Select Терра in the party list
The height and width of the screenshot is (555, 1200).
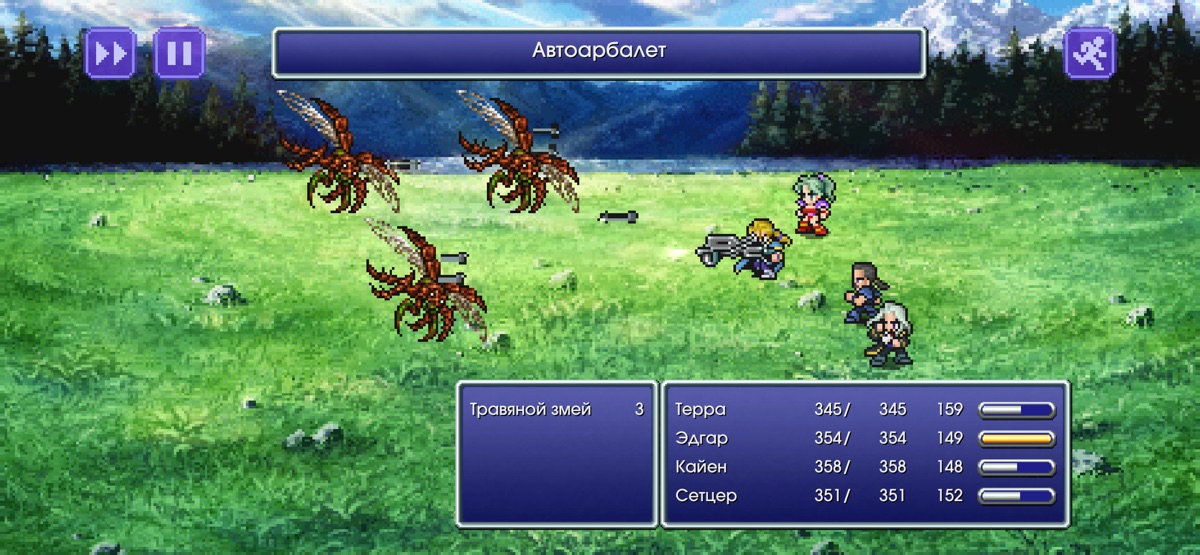coord(701,409)
